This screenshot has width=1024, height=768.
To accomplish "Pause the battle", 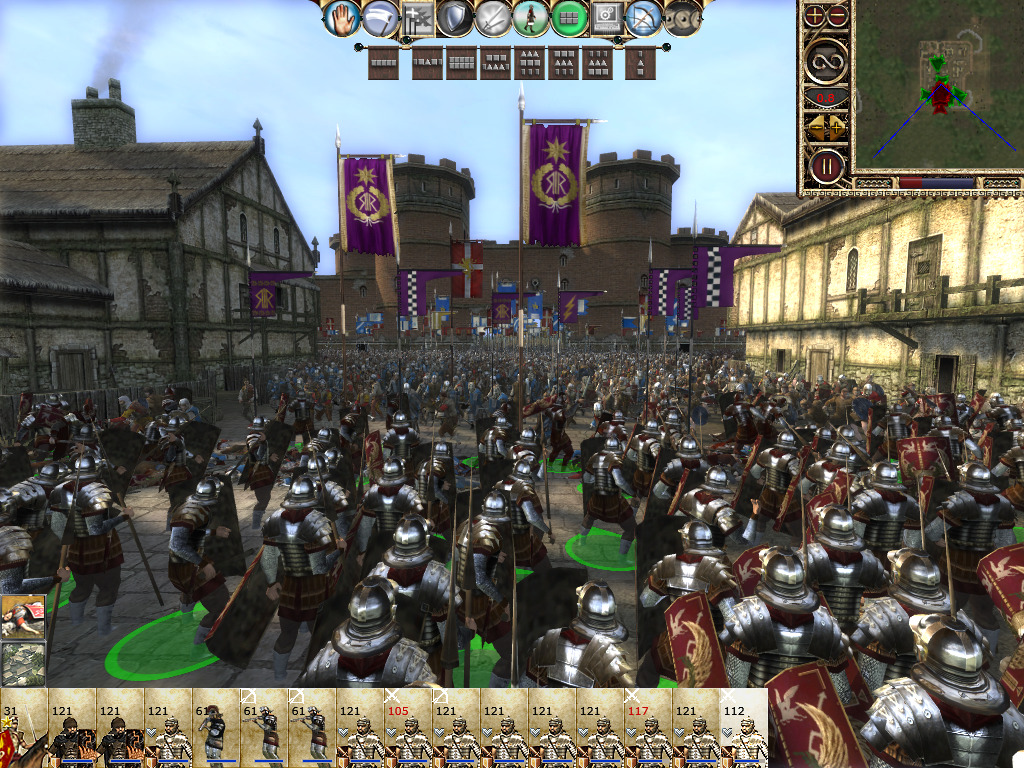I will coord(827,164).
